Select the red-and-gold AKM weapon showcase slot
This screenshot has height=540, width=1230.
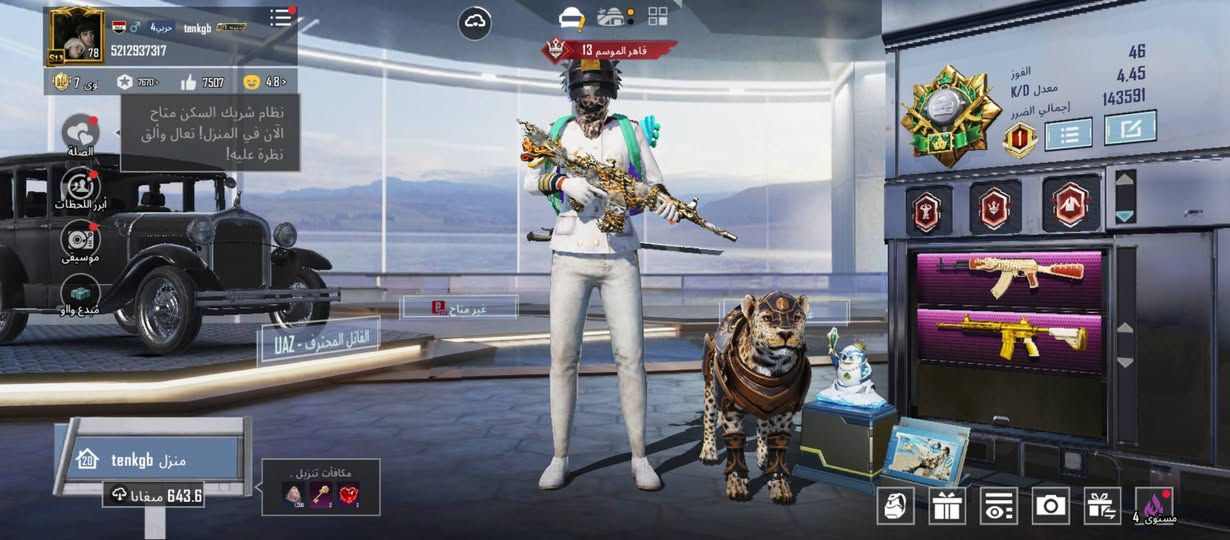(1008, 277)
